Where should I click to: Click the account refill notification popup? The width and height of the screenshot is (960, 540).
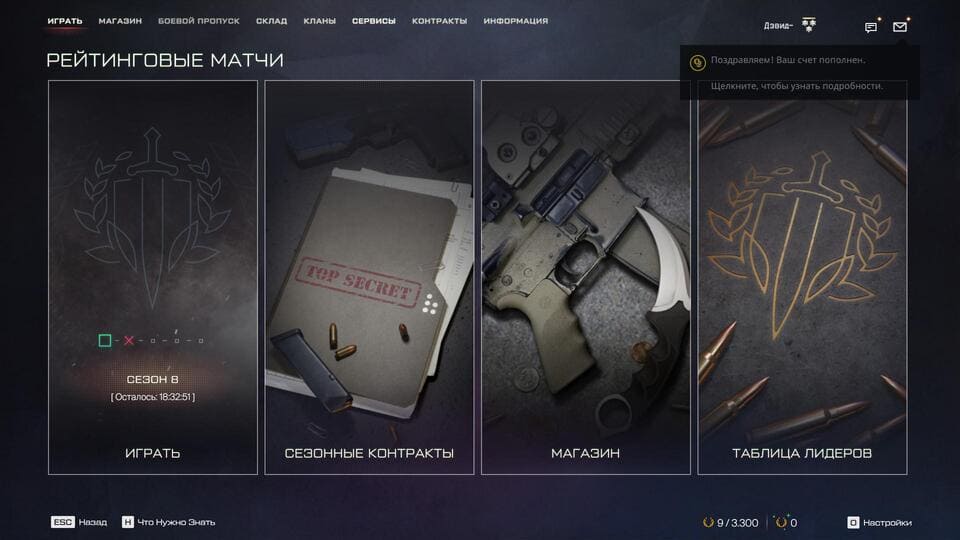point(799,73)
